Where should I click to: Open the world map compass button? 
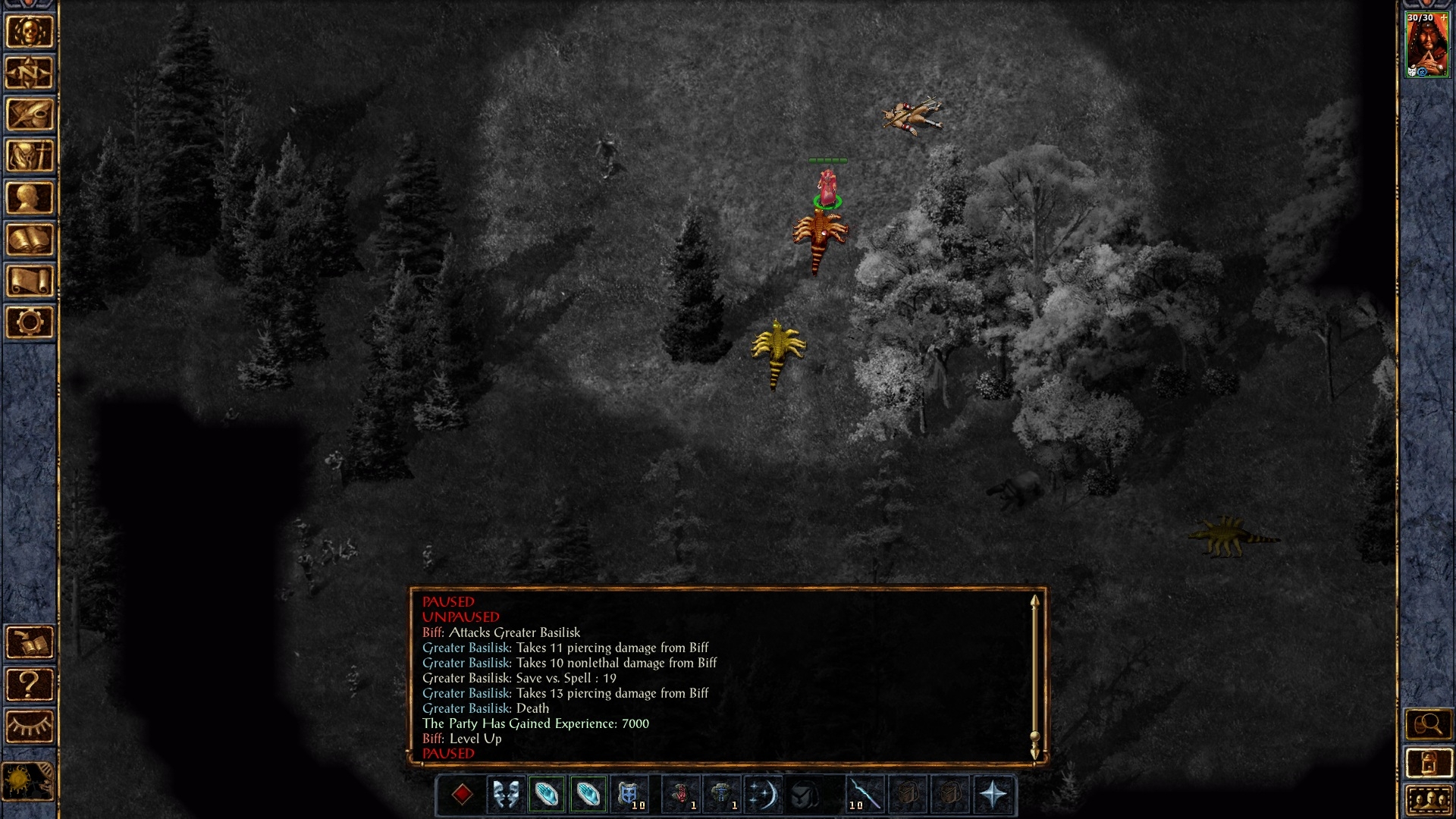click(x=30, y=74)
